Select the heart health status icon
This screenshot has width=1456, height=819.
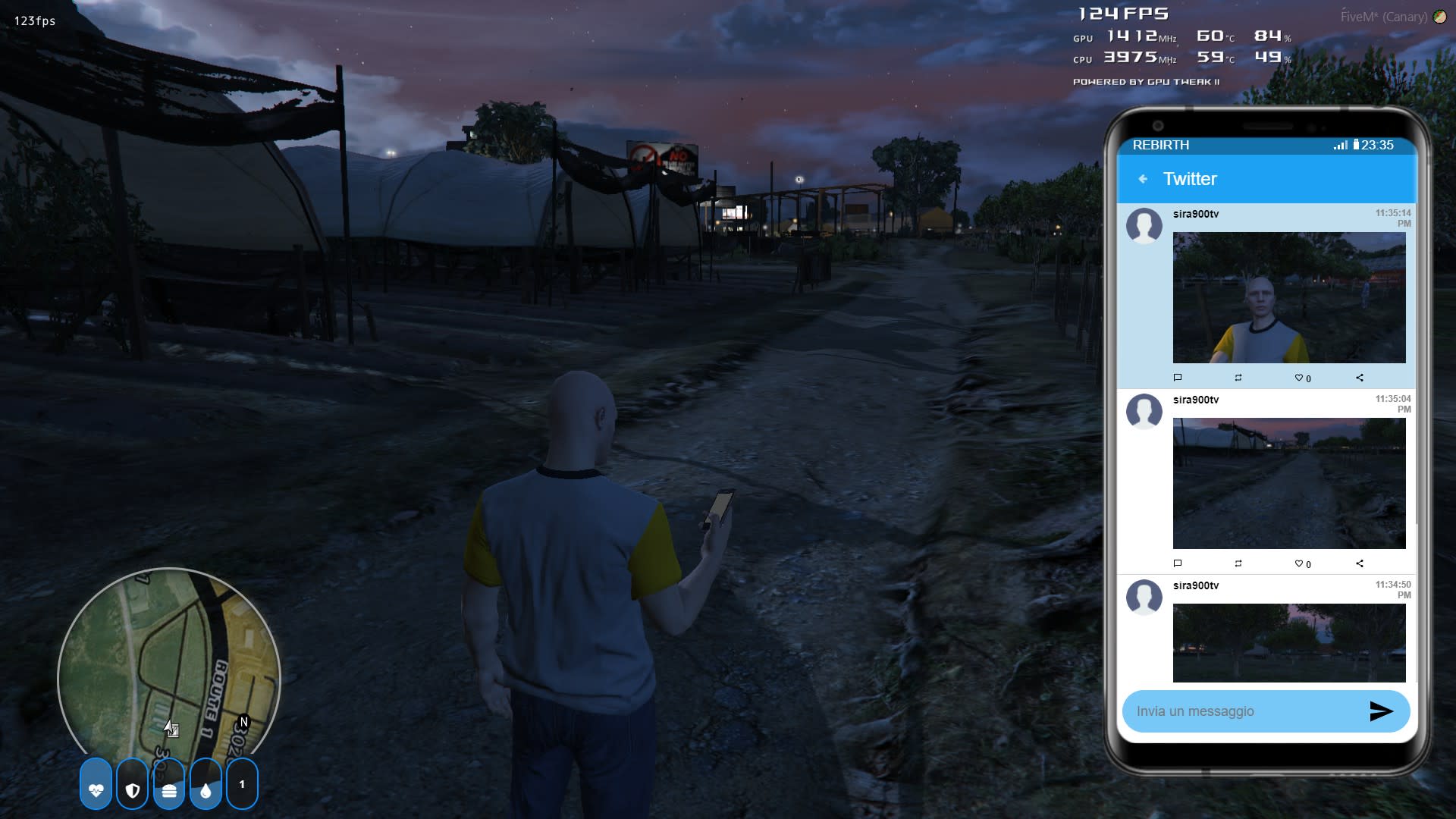tap(96, 785)
